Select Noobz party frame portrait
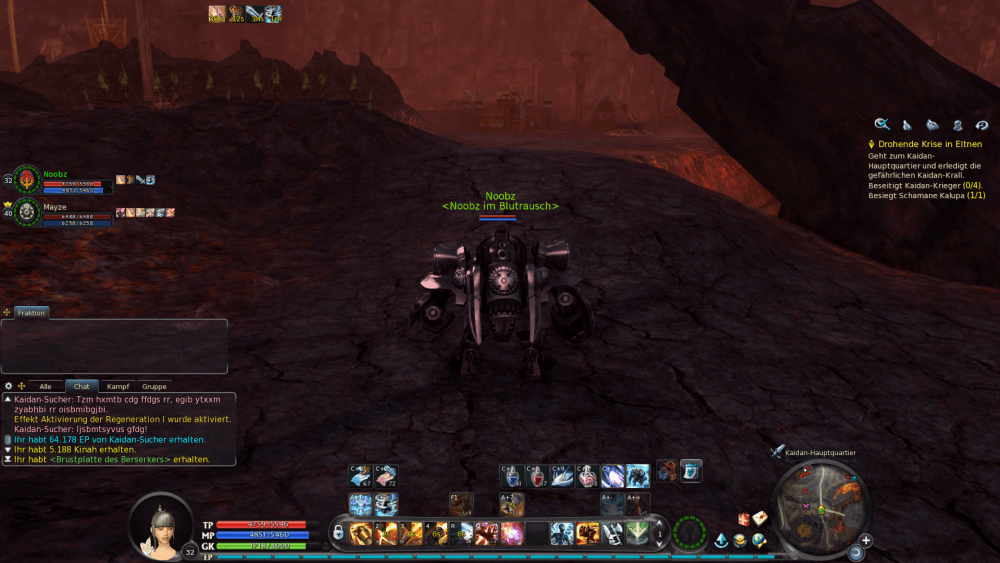This screenshot has height=563, width=1000. pos(27,179)
